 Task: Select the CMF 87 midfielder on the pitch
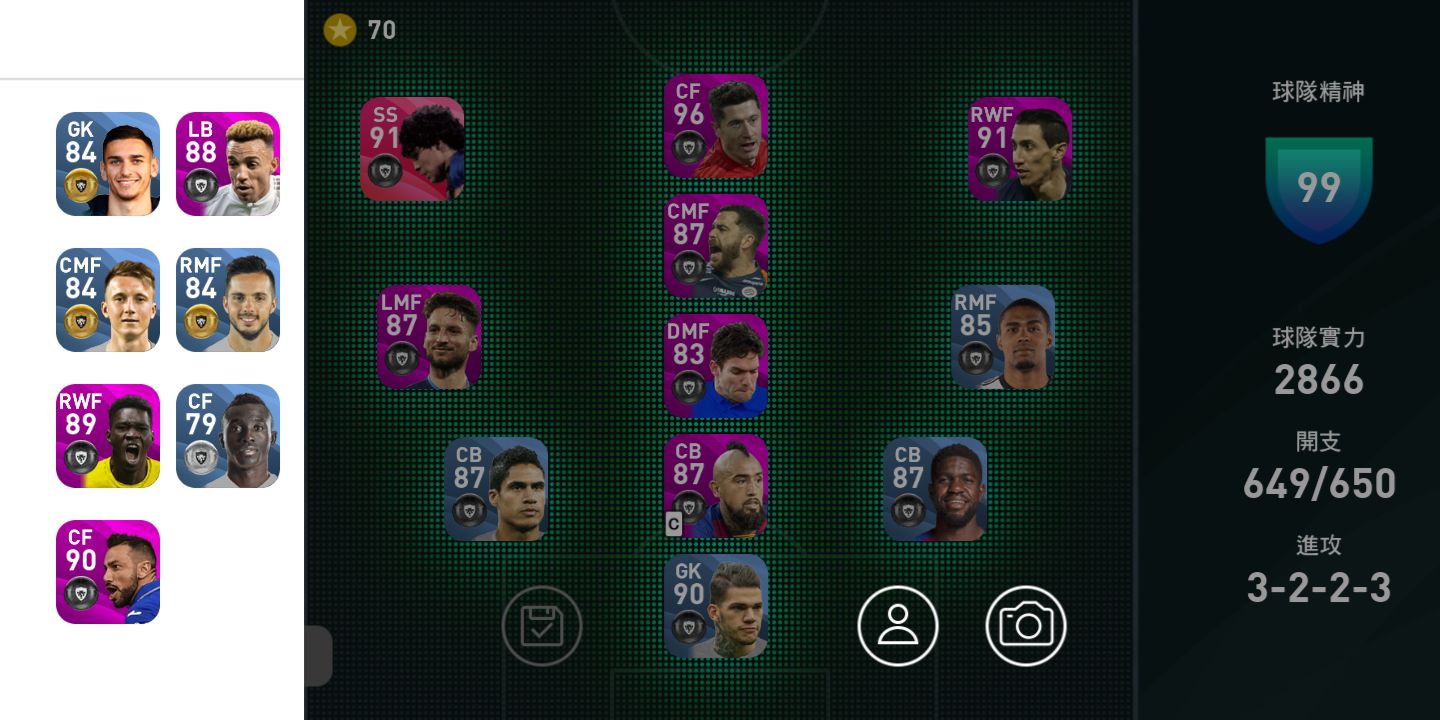[x=716, y=246]
